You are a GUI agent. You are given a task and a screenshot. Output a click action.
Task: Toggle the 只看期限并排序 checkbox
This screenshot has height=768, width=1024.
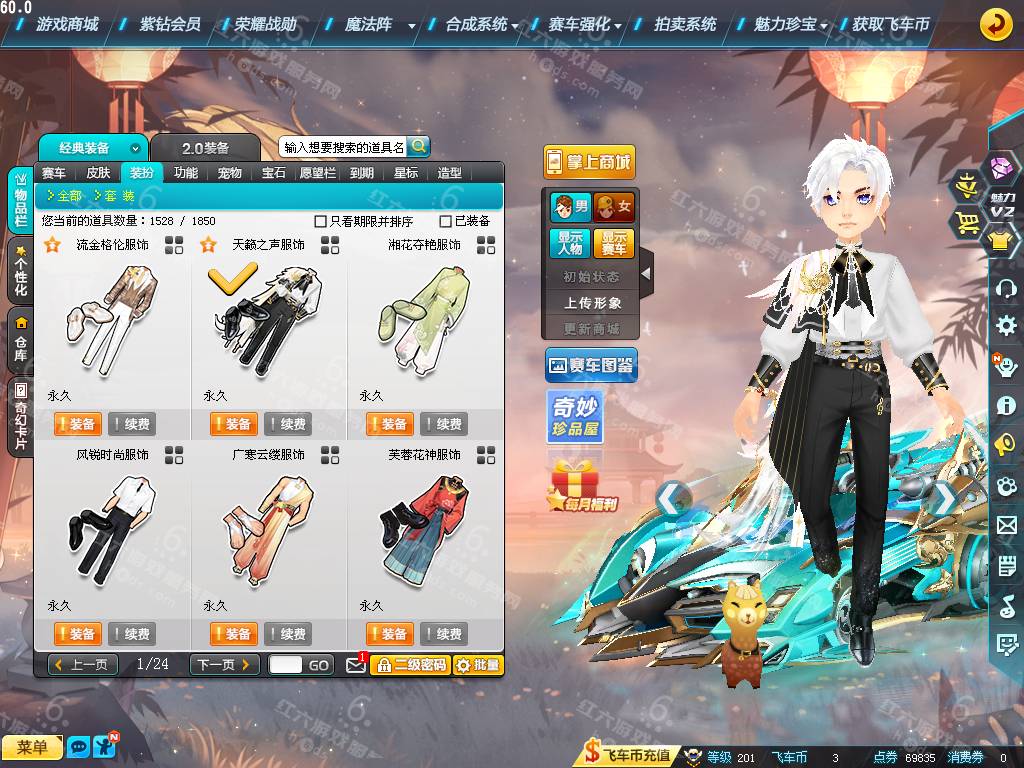(x=321, y=221)
